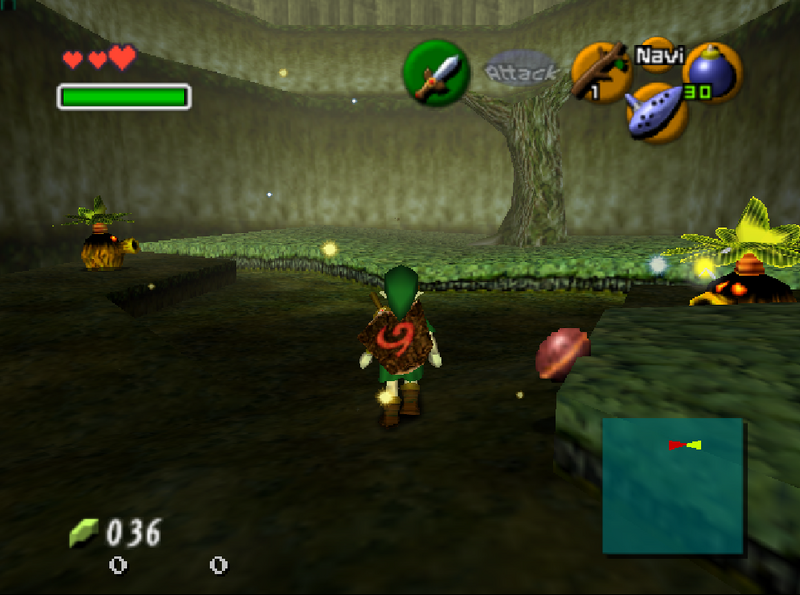Play the Fairy Ocarina item
Image resolution: width=800 pixels, height=595 pixels.
click(657, 111)
